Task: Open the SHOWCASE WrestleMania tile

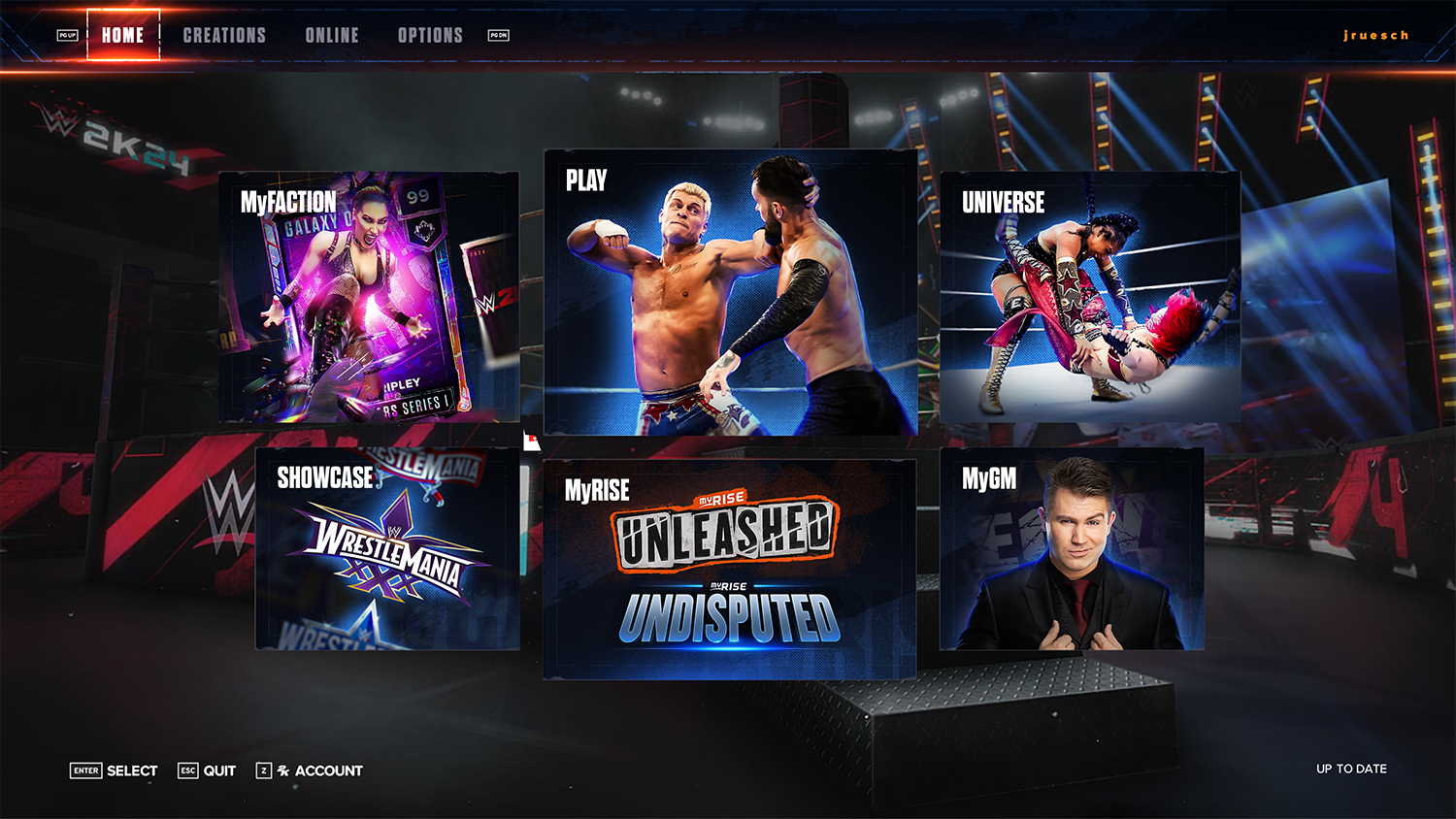Action: (x=387, y=549)
